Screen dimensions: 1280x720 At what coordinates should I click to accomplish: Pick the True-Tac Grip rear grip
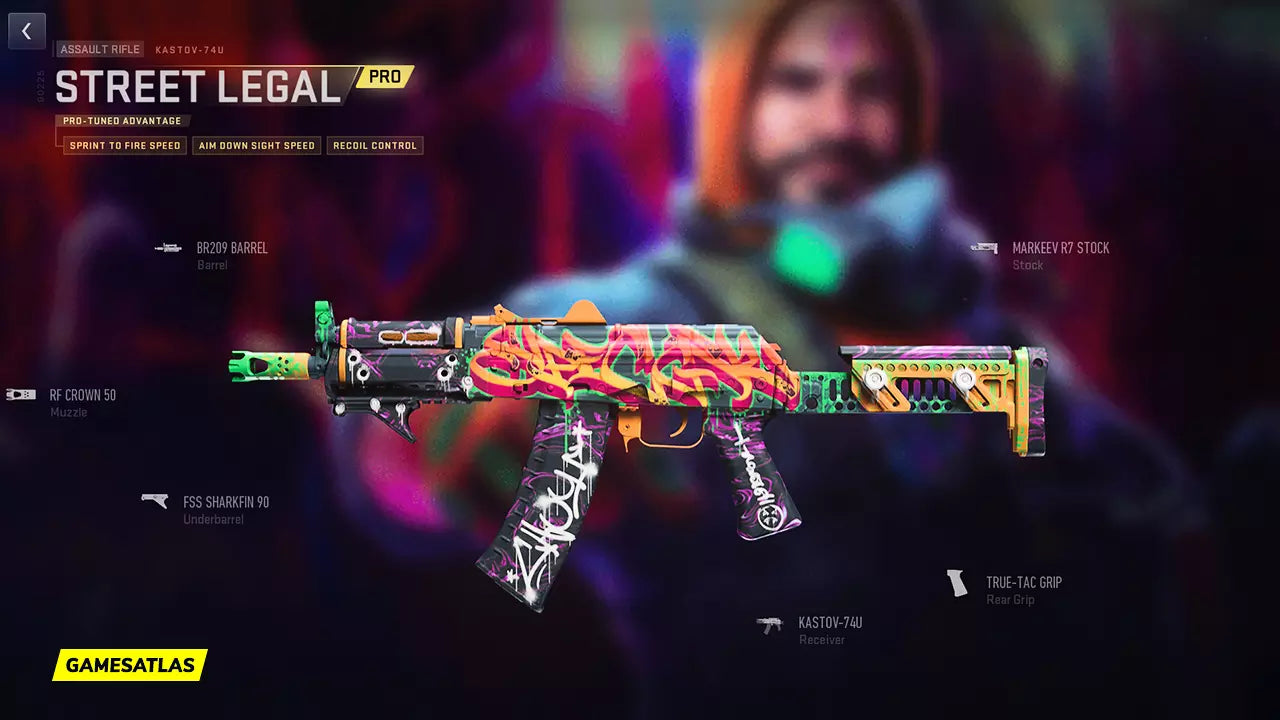pyautogui.click(x=1023, y=583)
